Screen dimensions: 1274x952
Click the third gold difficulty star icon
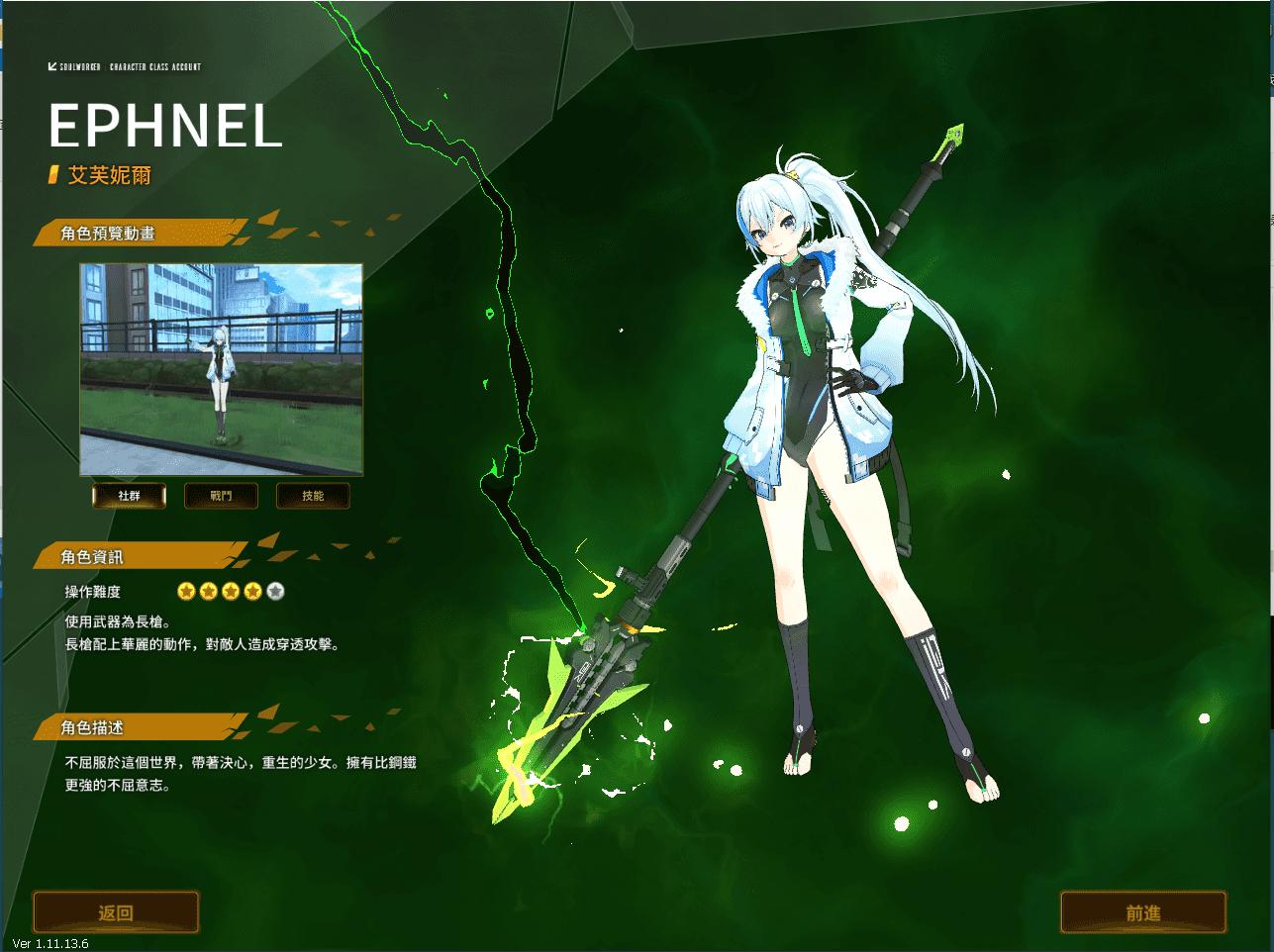[x=231, y=591]
